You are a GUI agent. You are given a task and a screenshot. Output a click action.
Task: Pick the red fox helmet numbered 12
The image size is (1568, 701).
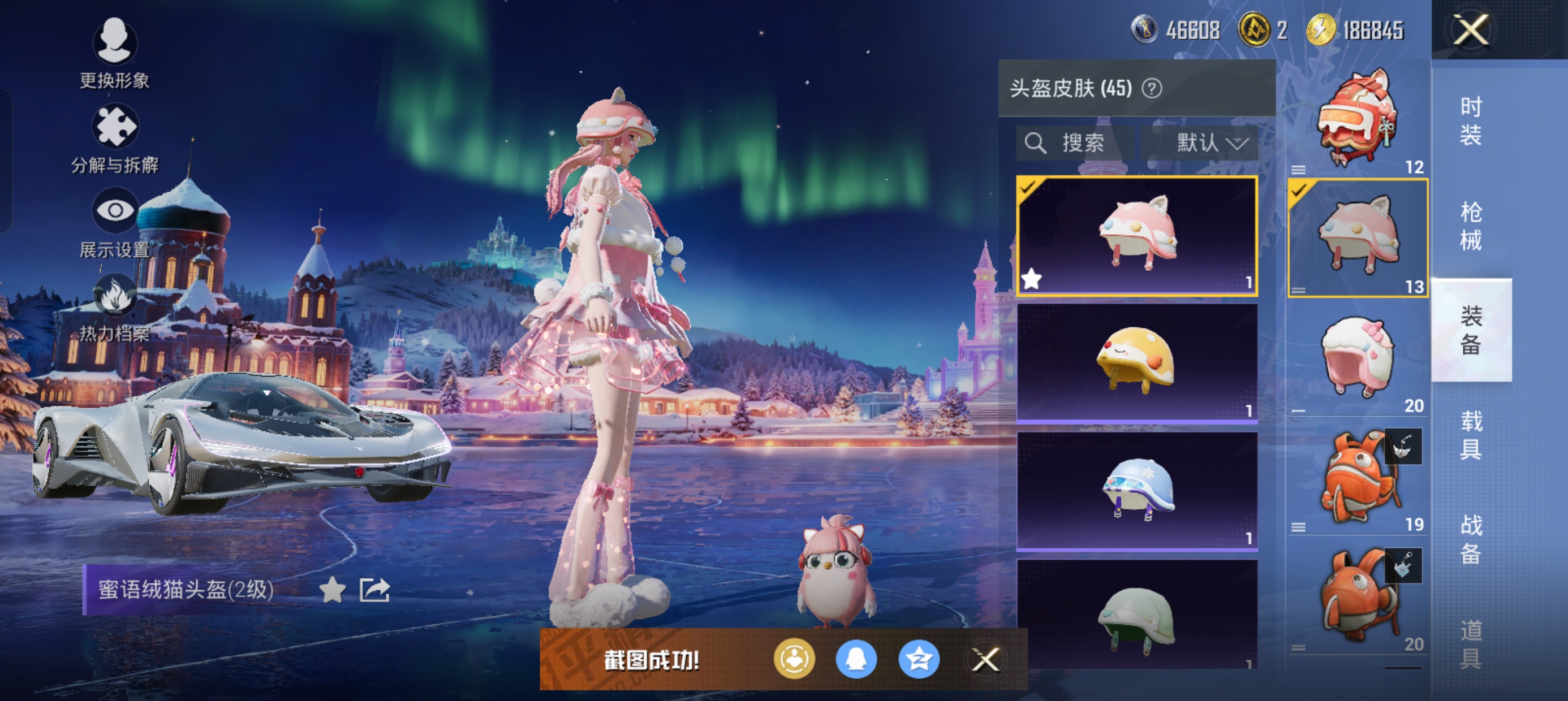point(1358,119)
